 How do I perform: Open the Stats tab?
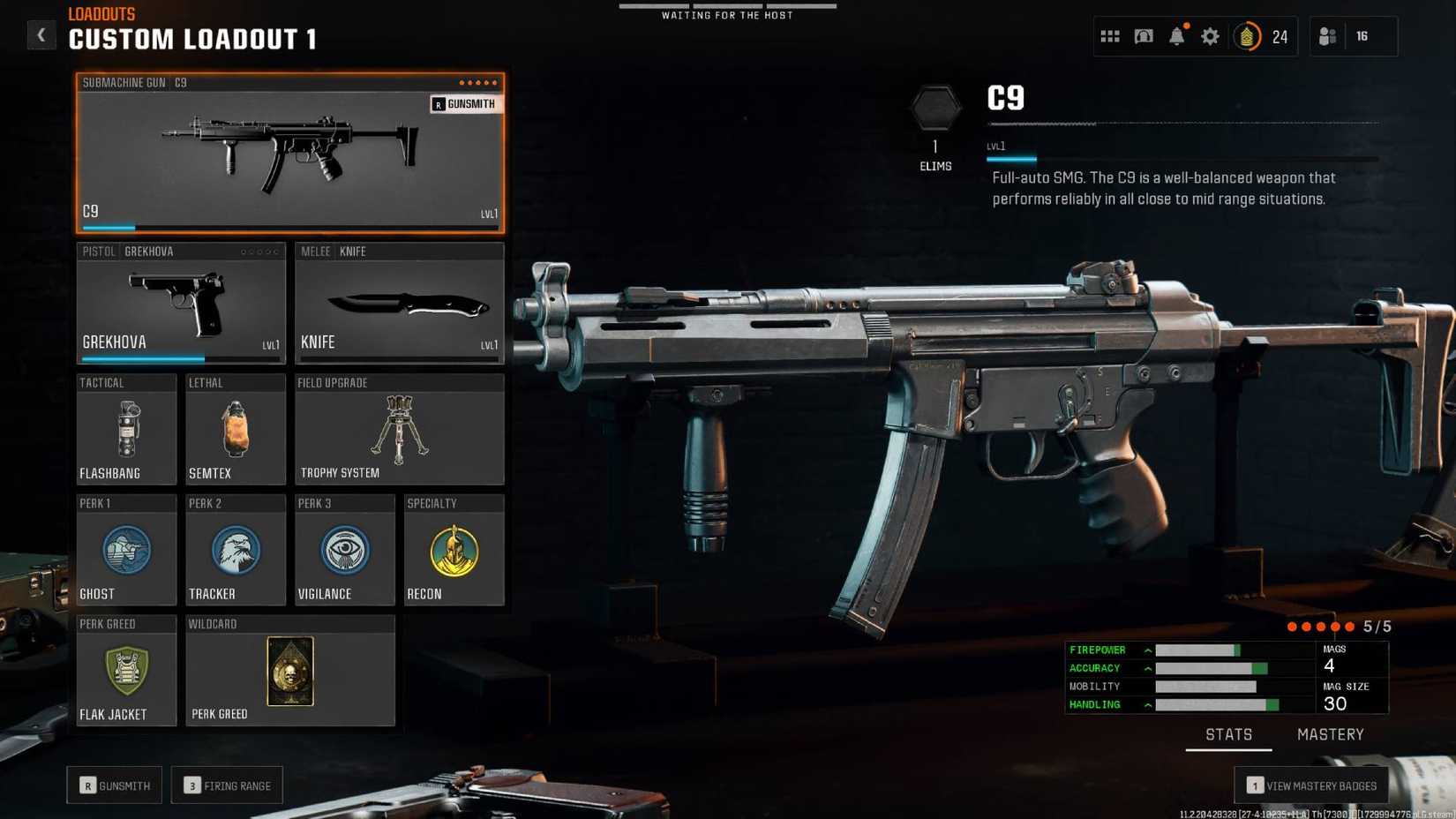tap(1228, 733)
